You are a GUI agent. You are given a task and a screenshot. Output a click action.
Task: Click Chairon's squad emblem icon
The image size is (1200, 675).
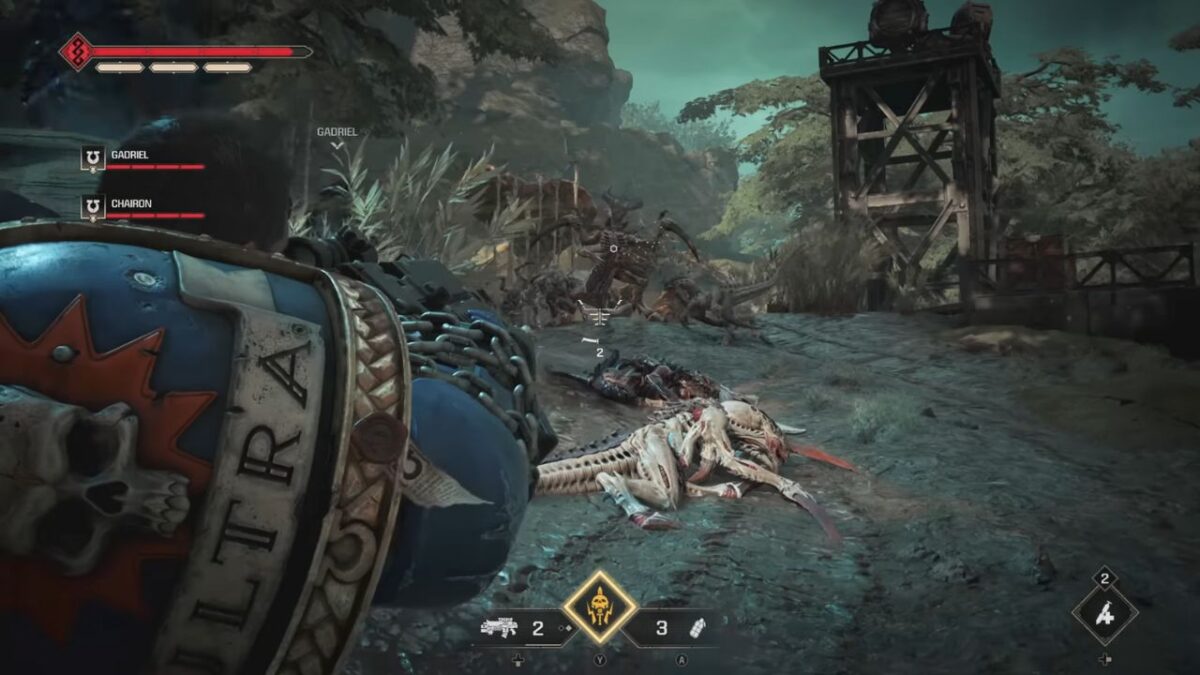coord(93,207)
